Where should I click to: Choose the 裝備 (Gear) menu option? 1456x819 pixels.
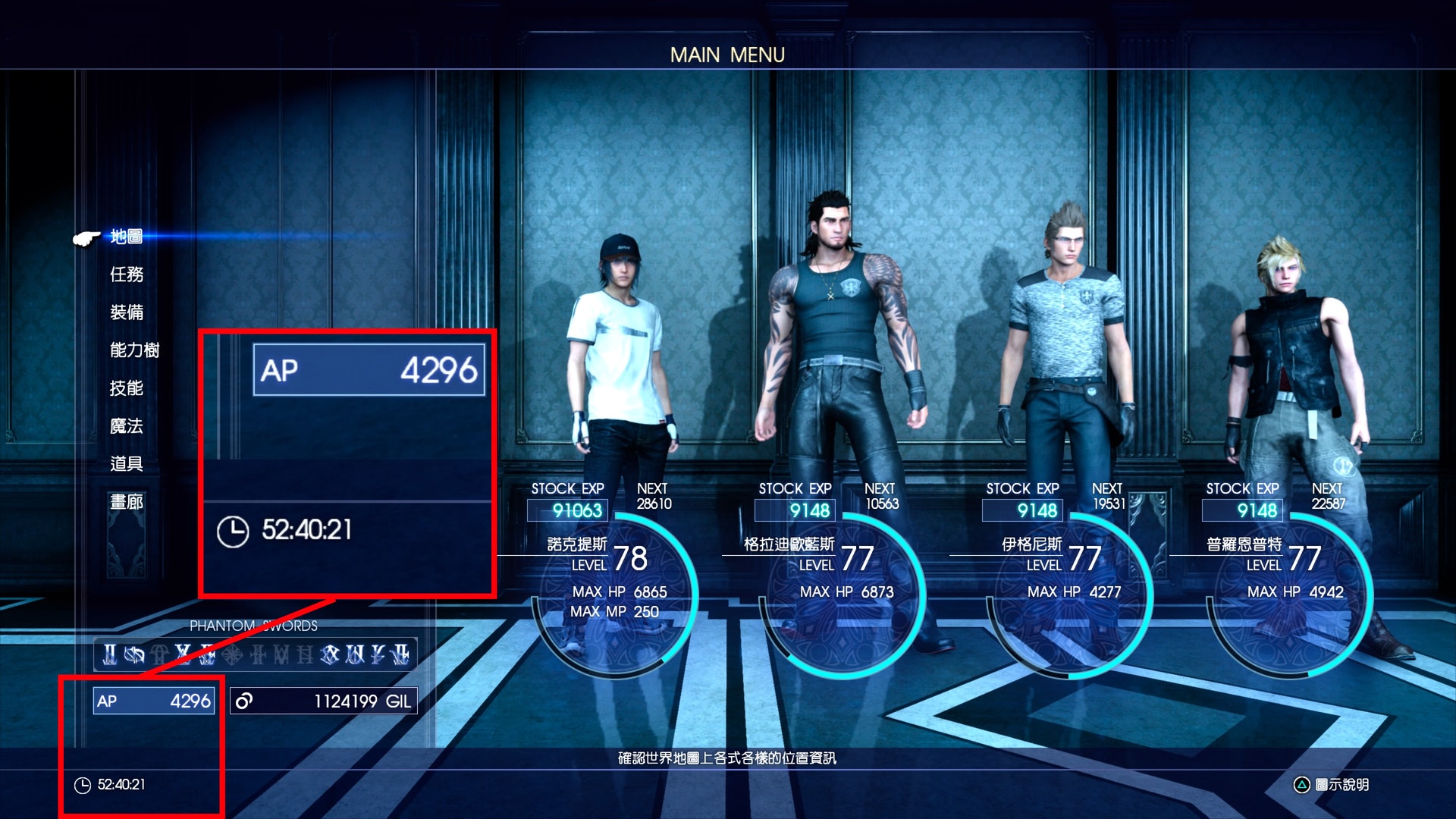(x=126, y=312)
